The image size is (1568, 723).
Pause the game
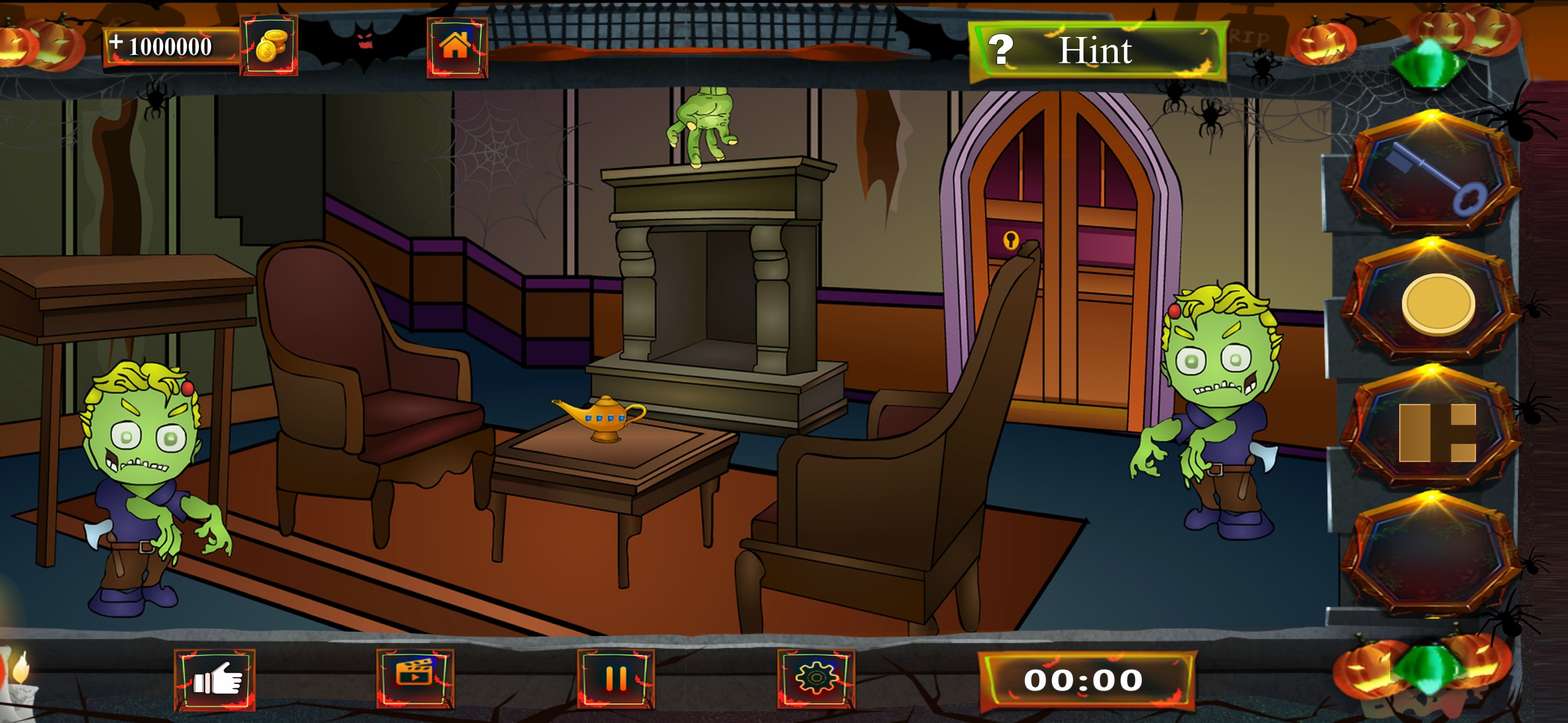[615, 678]
